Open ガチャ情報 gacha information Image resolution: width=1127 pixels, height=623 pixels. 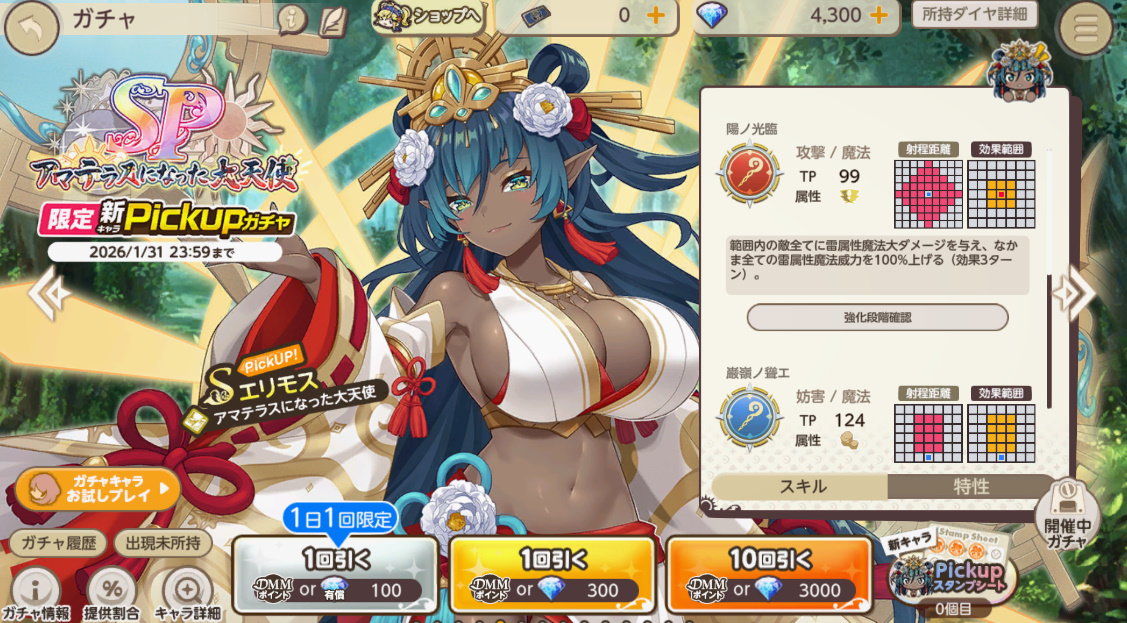(x=36, y=594)
